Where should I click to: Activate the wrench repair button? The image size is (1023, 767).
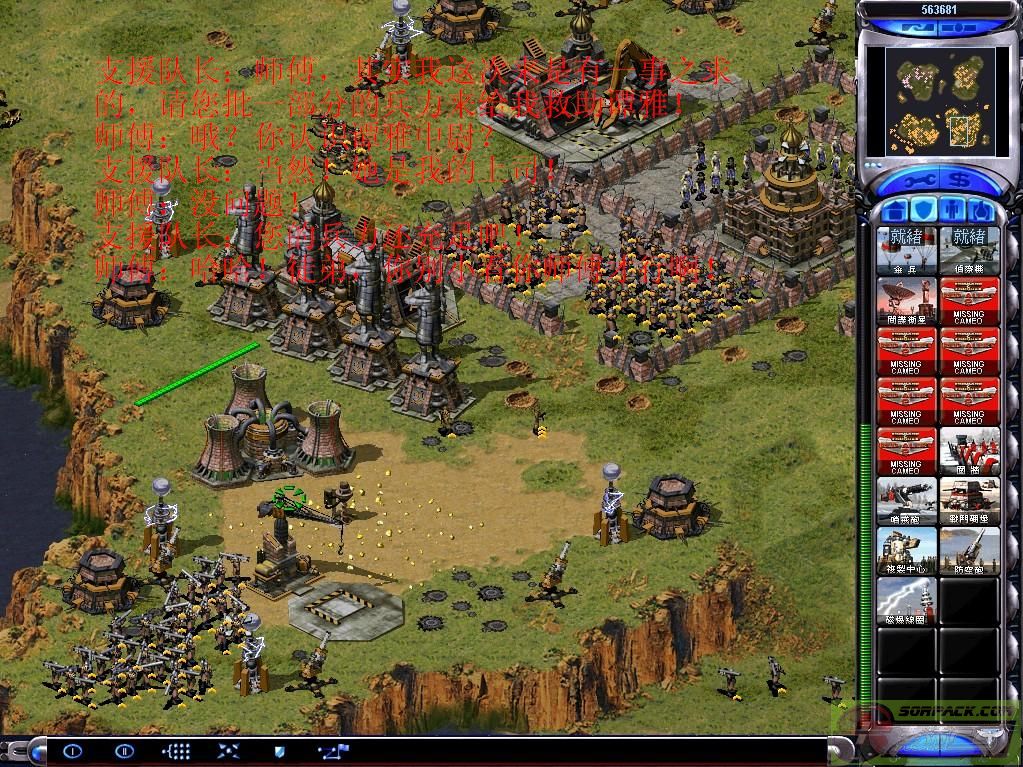(x=920, y=182)
